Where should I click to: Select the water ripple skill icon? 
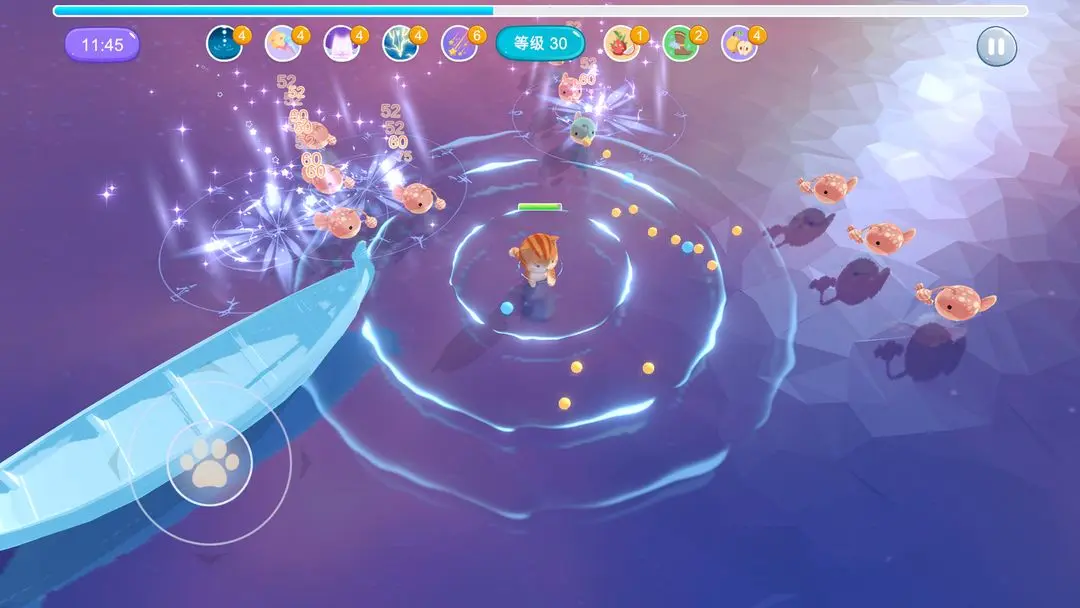[x=224, y=44]
